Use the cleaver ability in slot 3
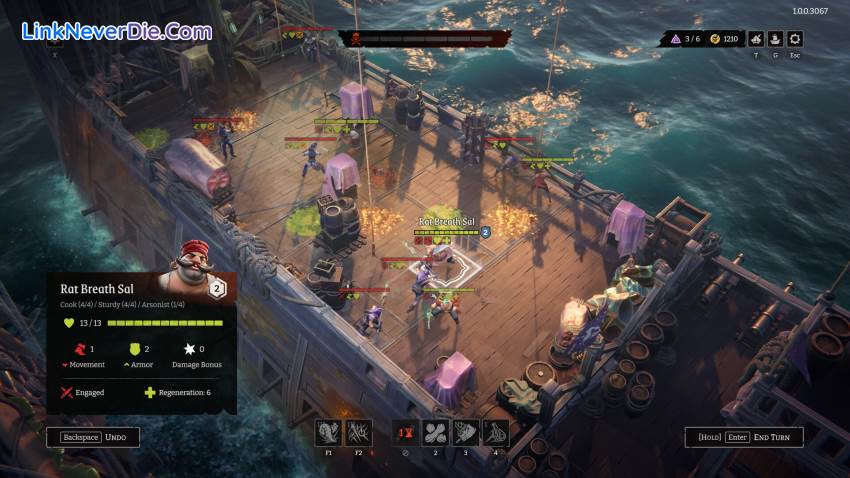 [466, 432]
